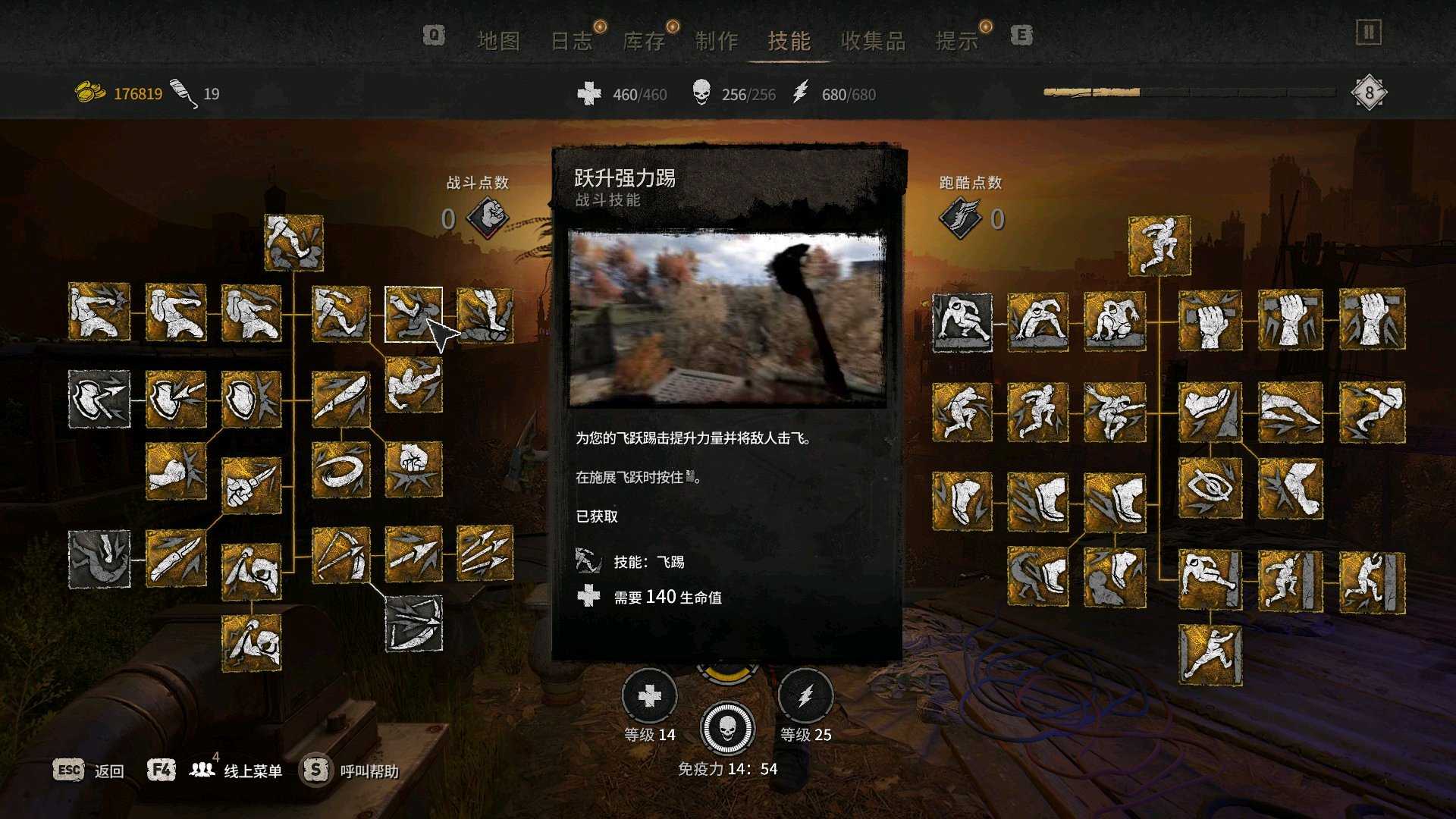1456x819 pixels.
Task: Select the spinning circle combat skill
Action: pos(340,469)
